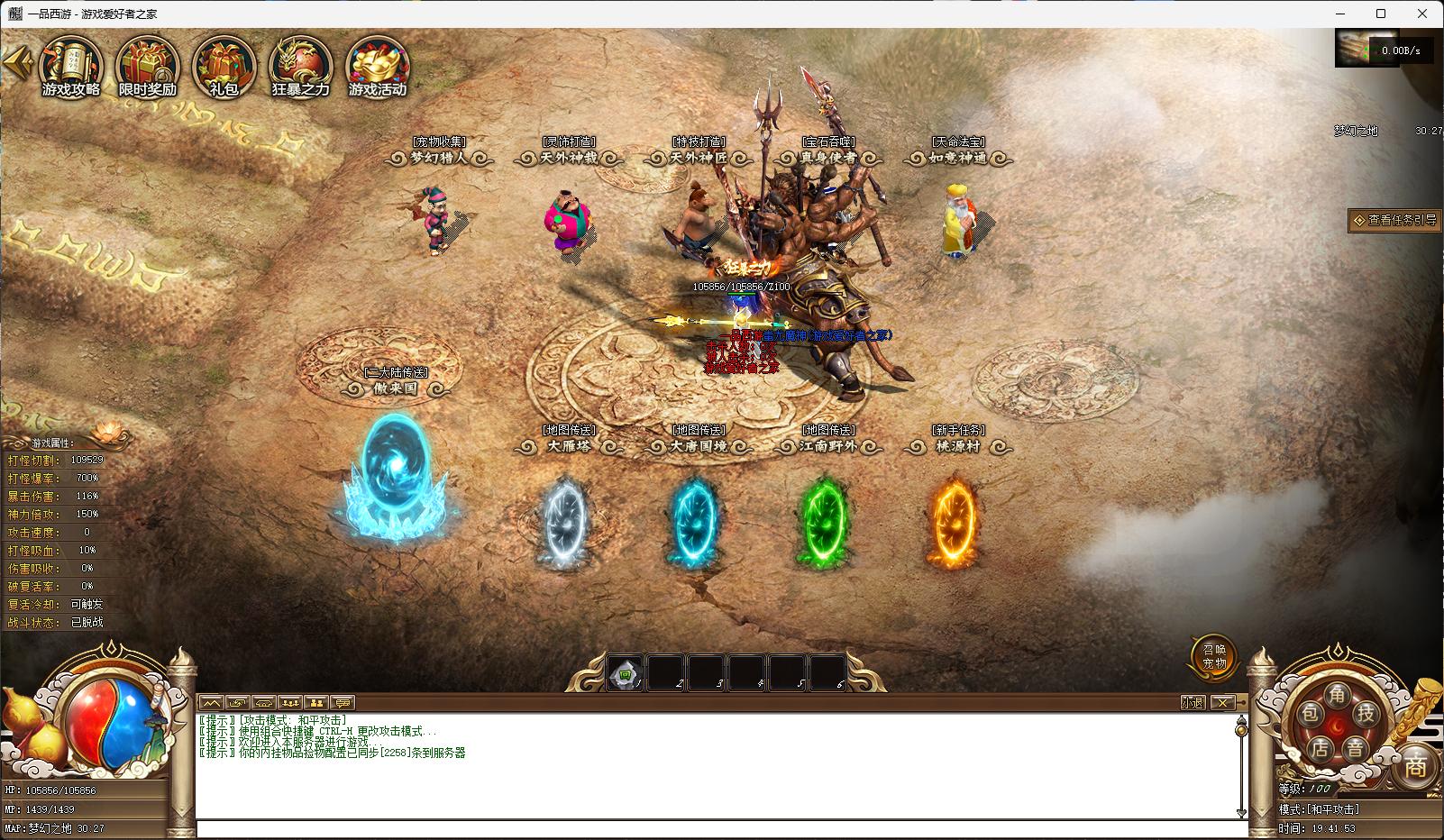The height and width of the screenshot is (840, 1444).
Task: Click the 召唤宠物 summon pet button
Action: (x=1214, y=656)
